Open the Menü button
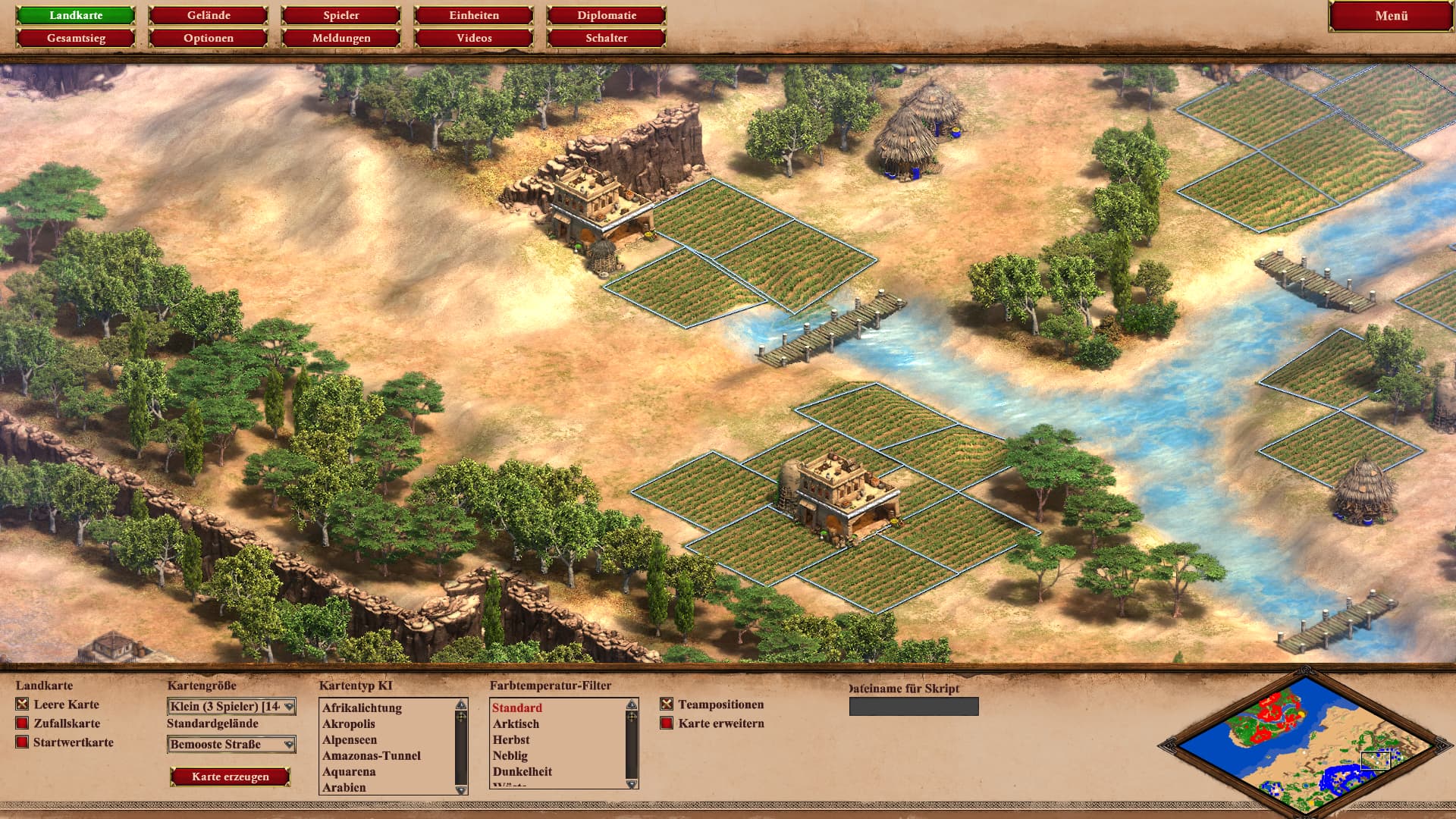This screenshot has width=1456, height=819. click(1391, 16)
